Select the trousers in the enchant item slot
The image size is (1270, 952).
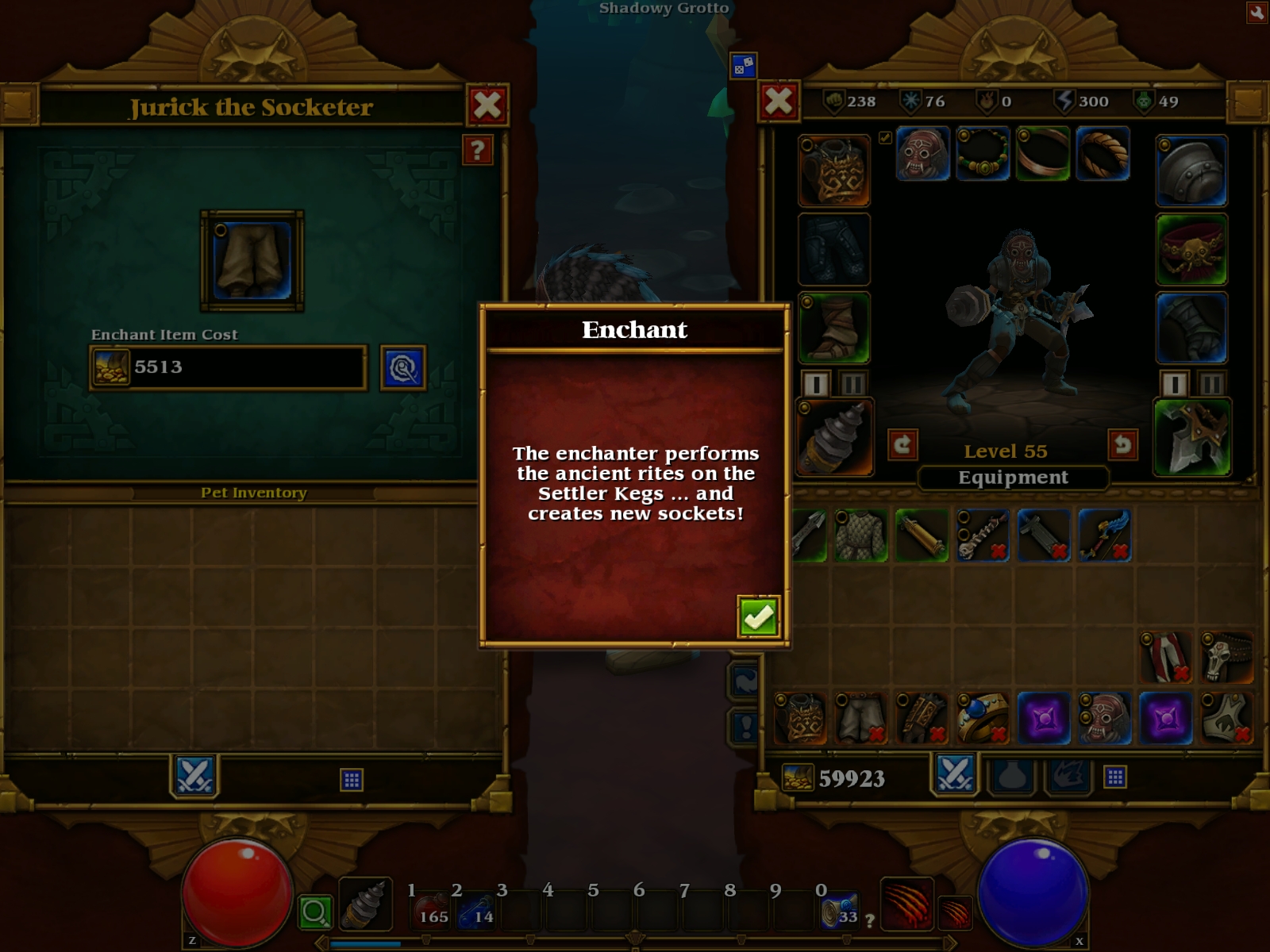pyautogui.click(x=252, y=260)
